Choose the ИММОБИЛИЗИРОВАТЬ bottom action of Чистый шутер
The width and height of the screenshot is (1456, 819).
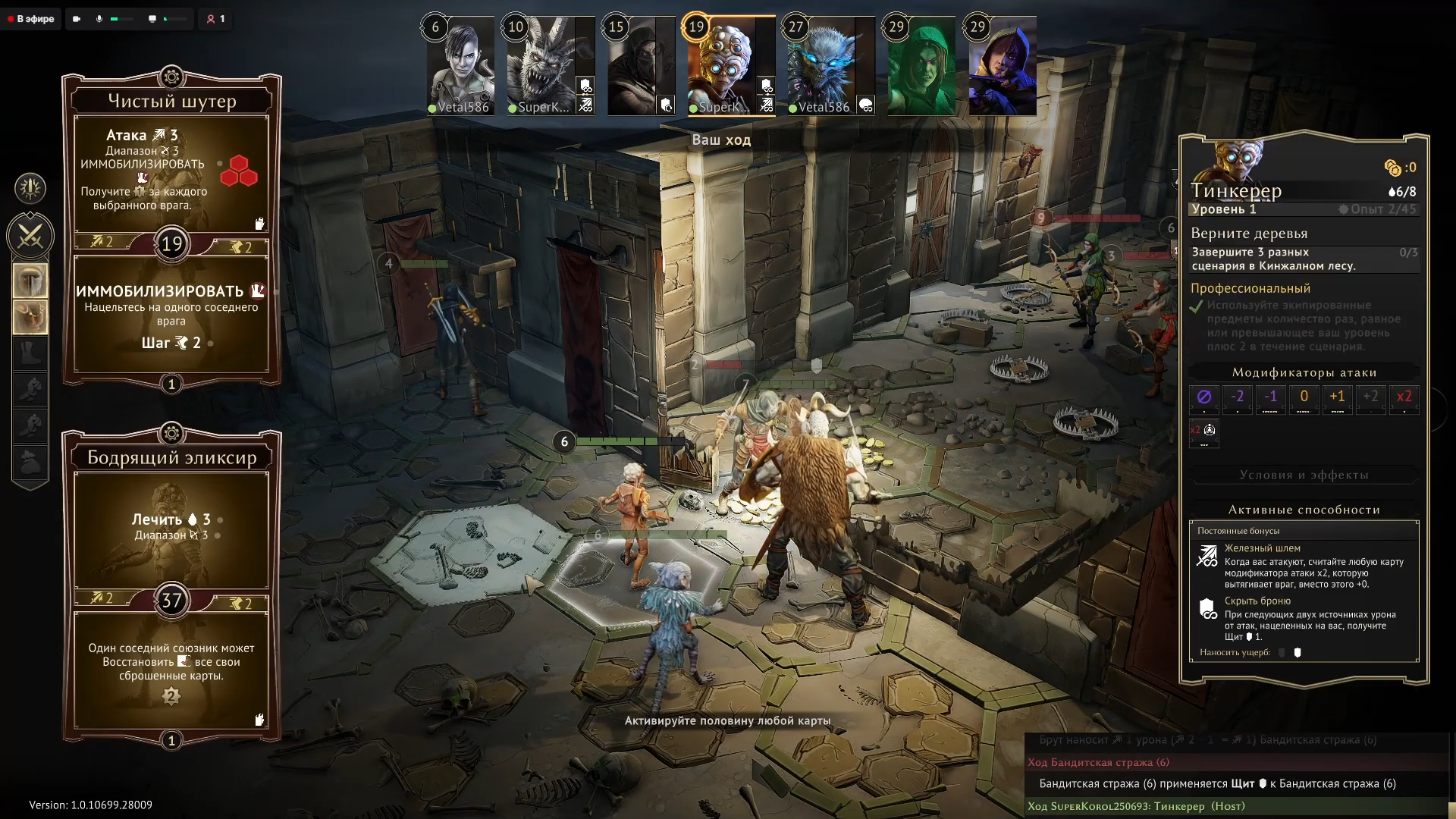171,315
